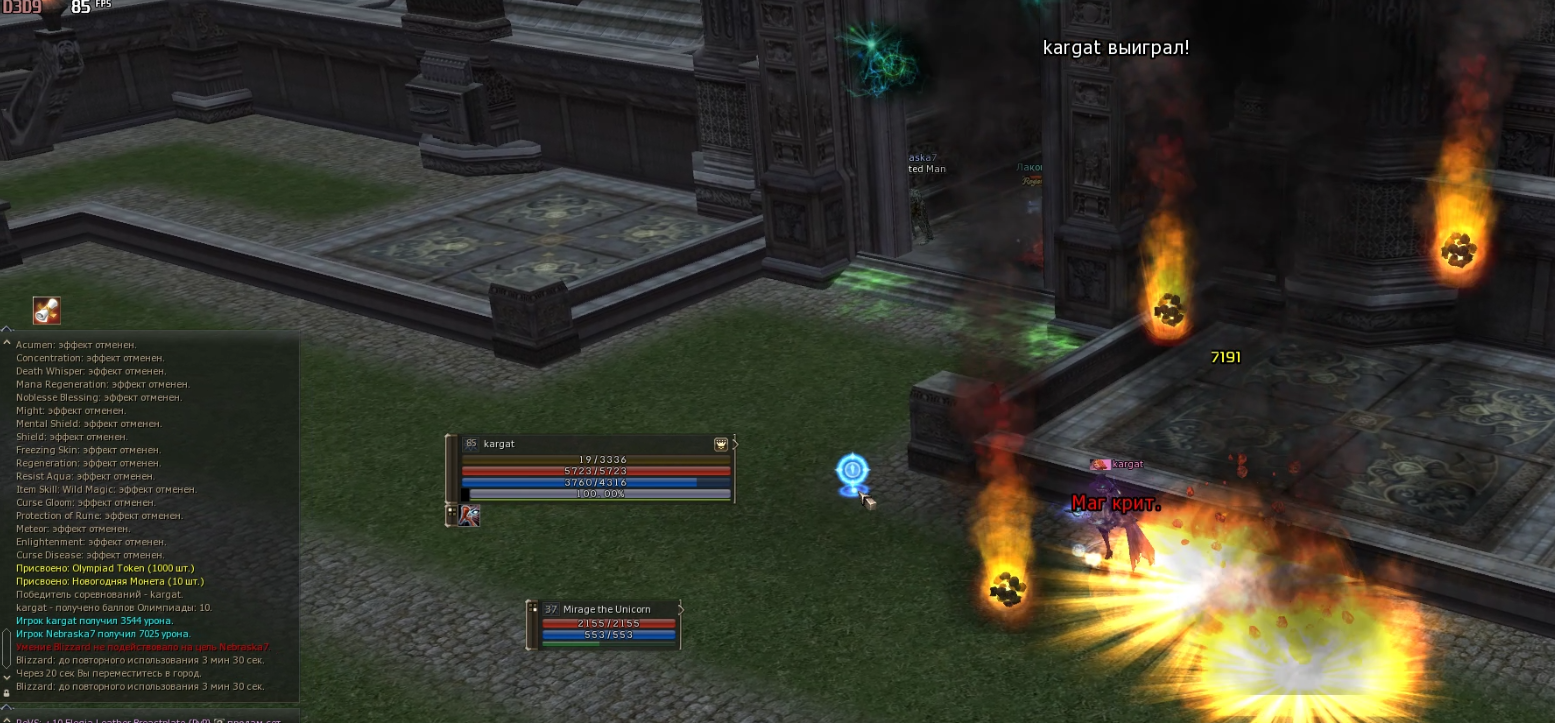Select the Mirage the Unicorn summon window
The image size is (1555, 723).
(606, 609)
